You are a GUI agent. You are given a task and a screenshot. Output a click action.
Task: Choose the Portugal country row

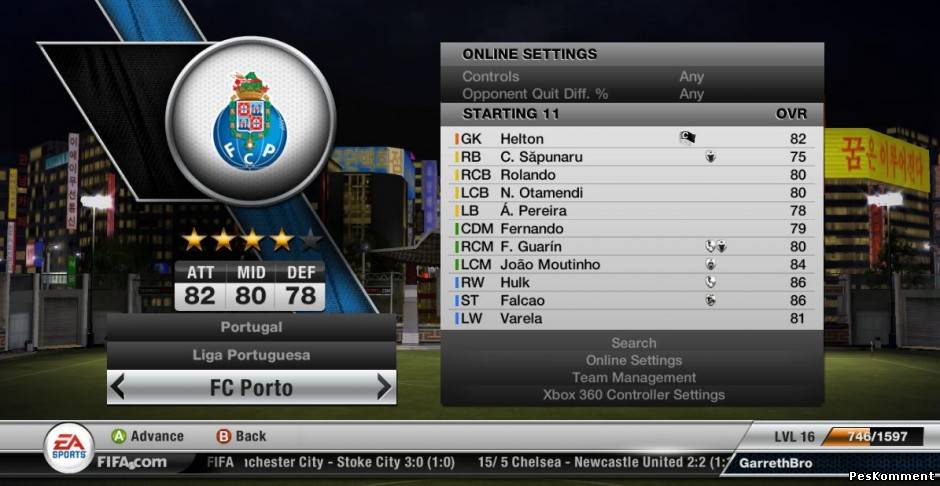pyautogui.click(x=251, y=327)
